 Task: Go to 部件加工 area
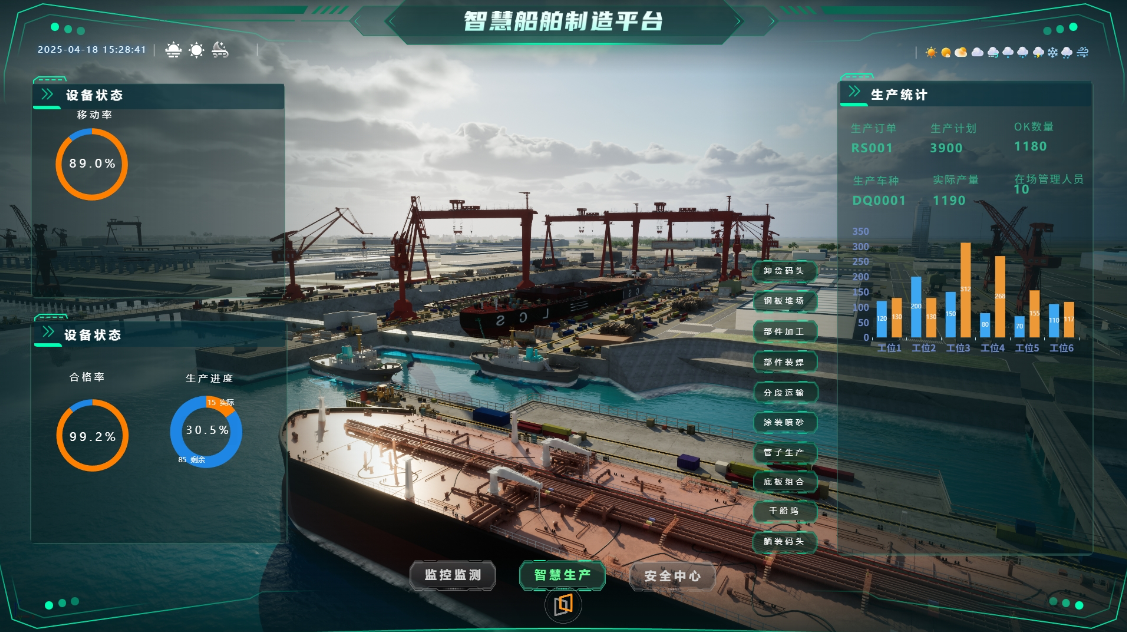point(784,331)
